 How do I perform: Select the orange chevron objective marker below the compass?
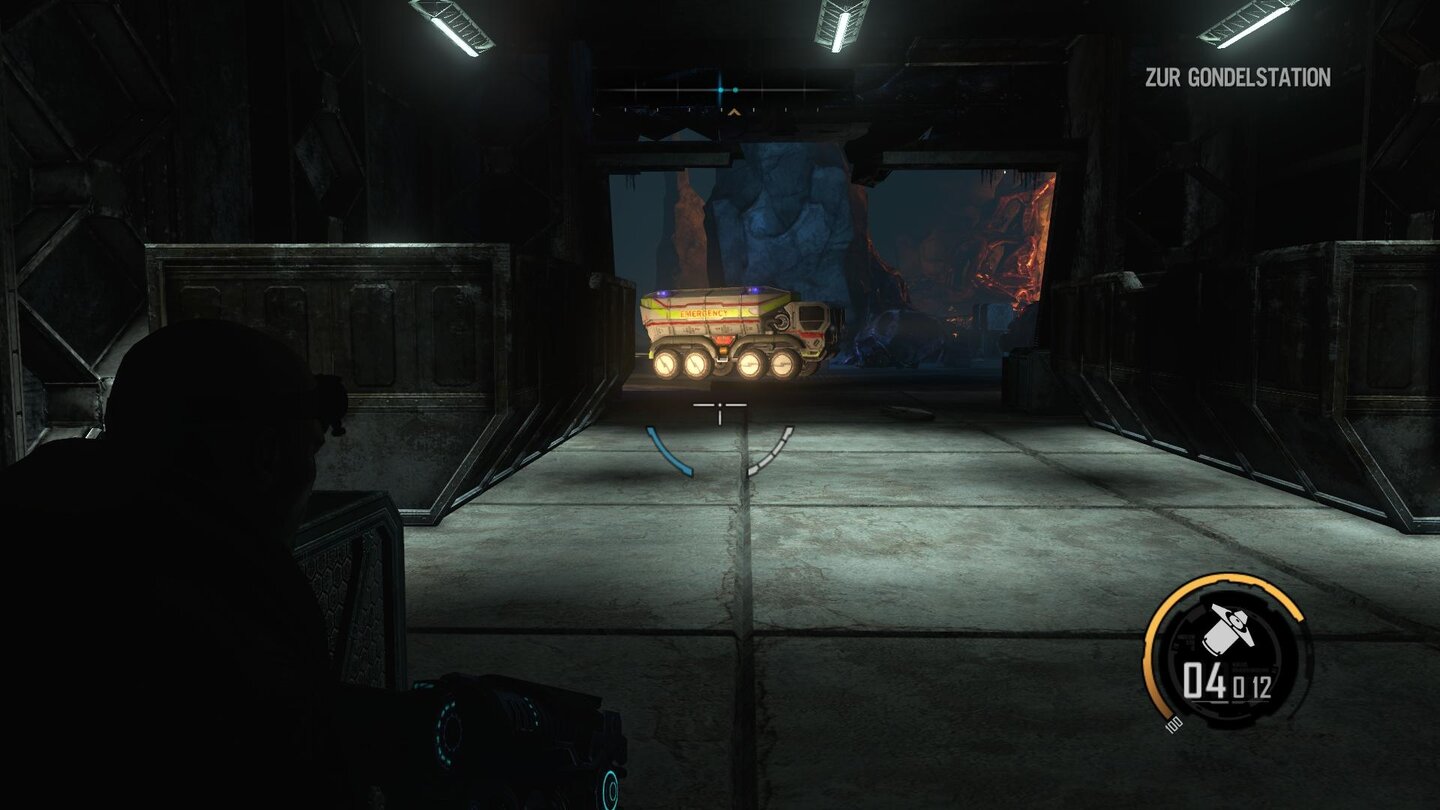(x=735, y=112)
